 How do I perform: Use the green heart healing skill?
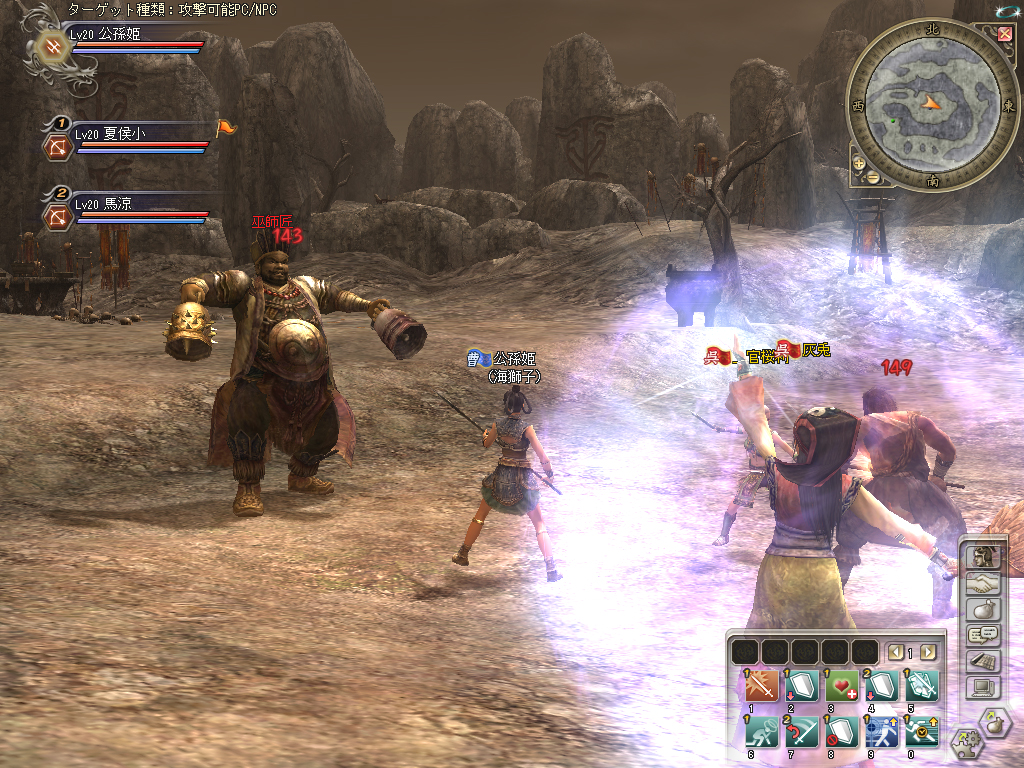tap(841, 688)
